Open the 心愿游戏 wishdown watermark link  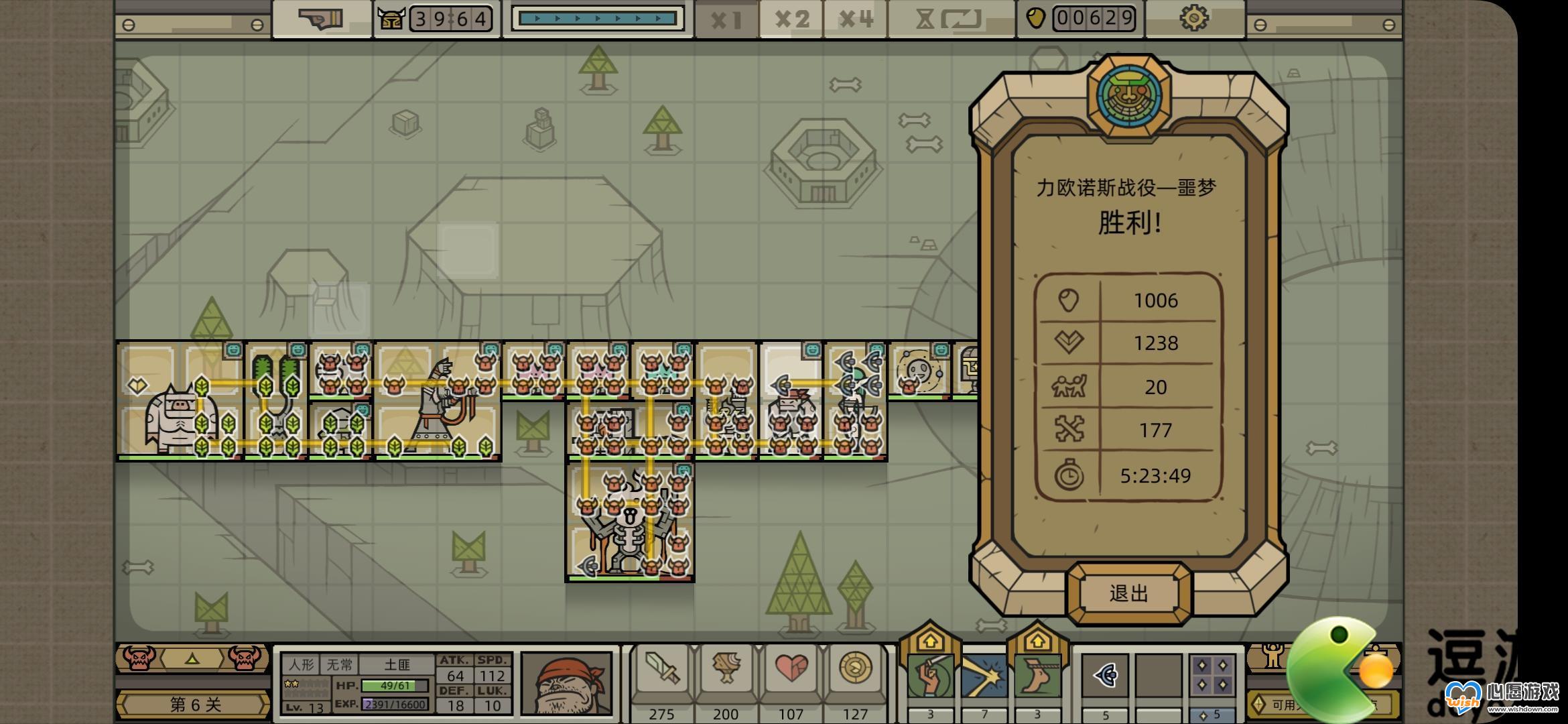pyautogui.click(x=1508, y=699)
